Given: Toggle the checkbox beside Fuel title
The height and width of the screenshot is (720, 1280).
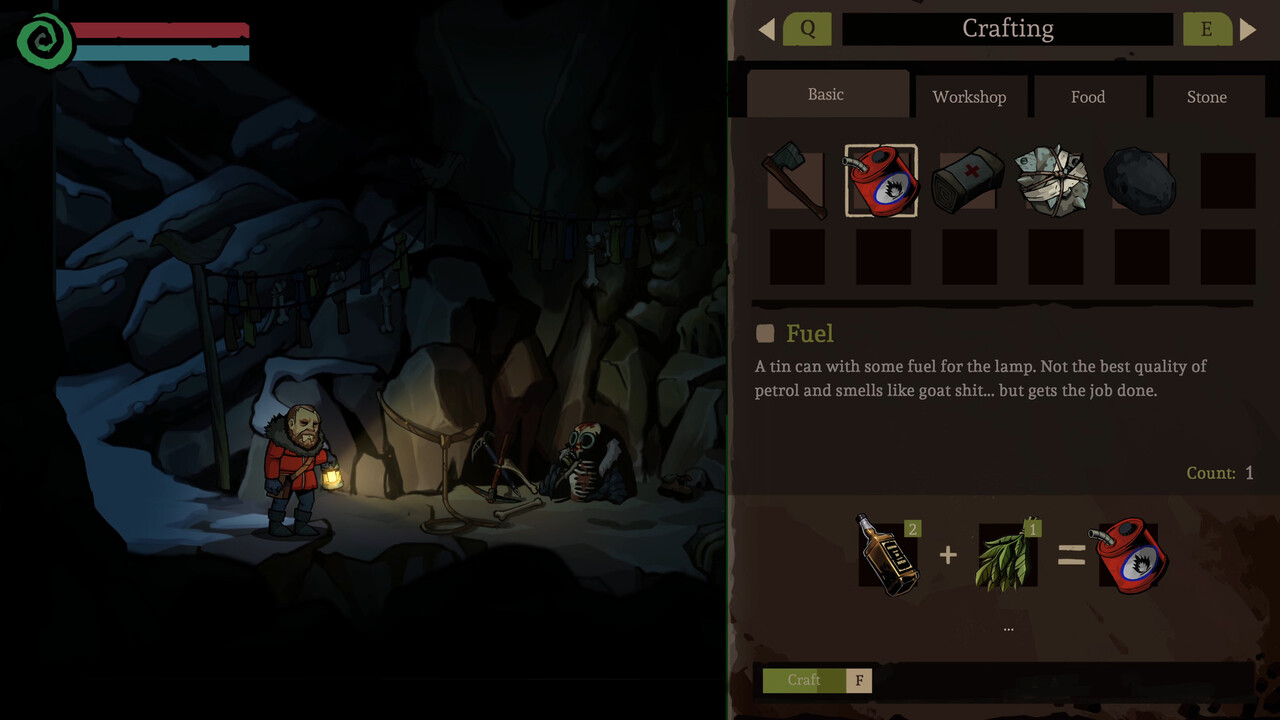Looking at the screenshot, I should coord(765,334).
